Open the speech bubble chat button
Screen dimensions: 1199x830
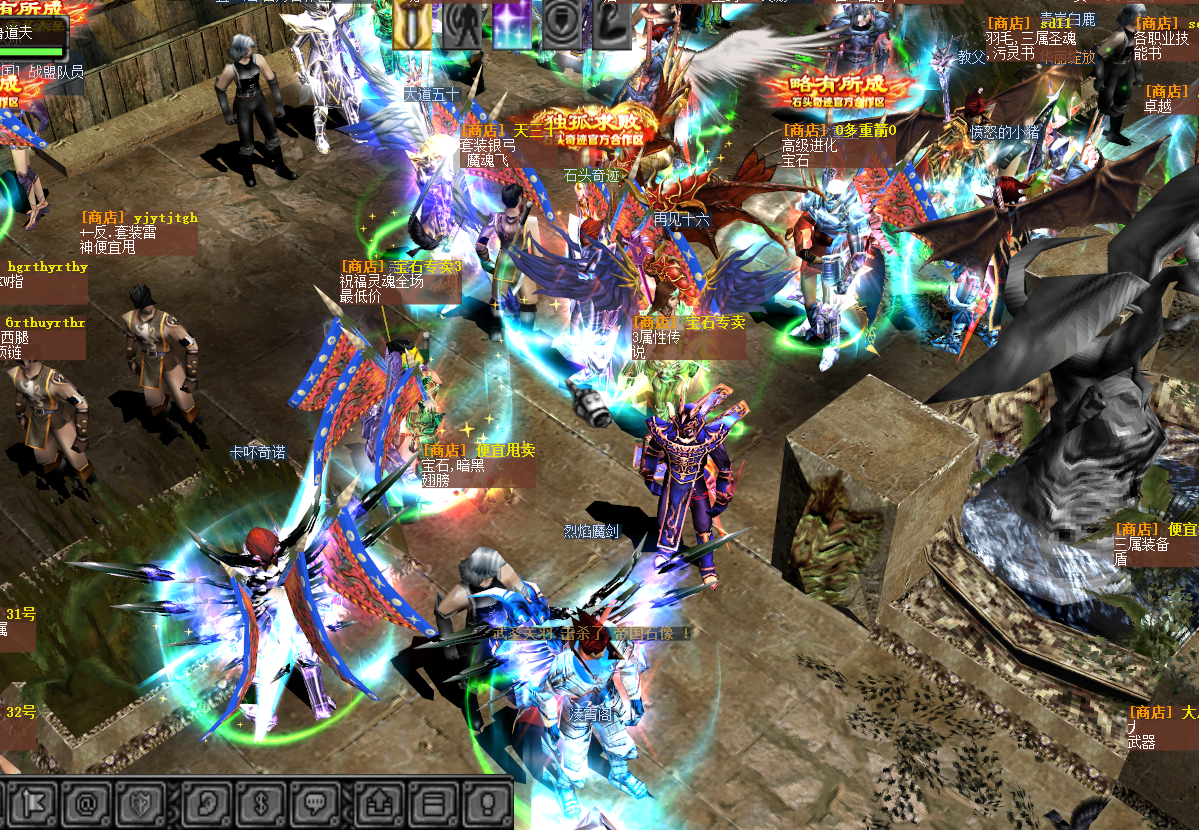pyautogui.click(x=318, y=803)
